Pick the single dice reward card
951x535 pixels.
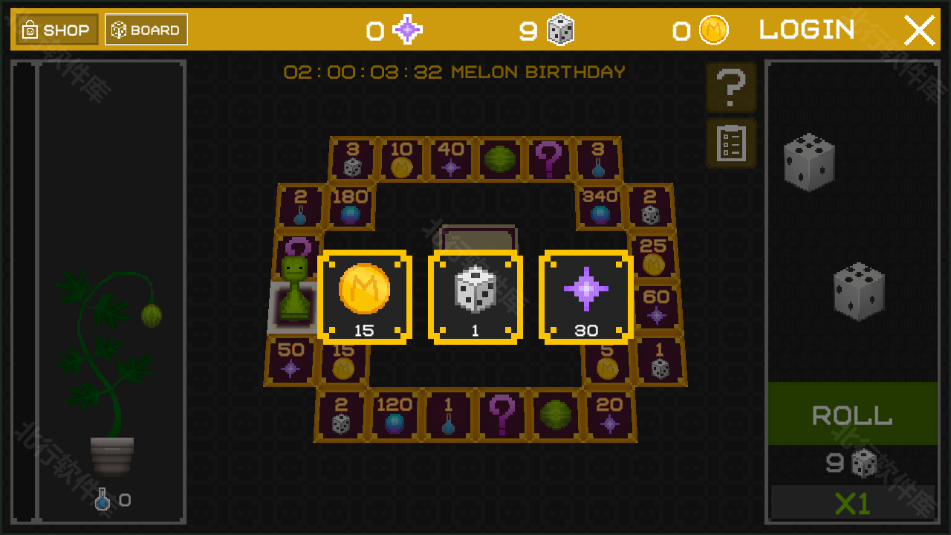475,296
